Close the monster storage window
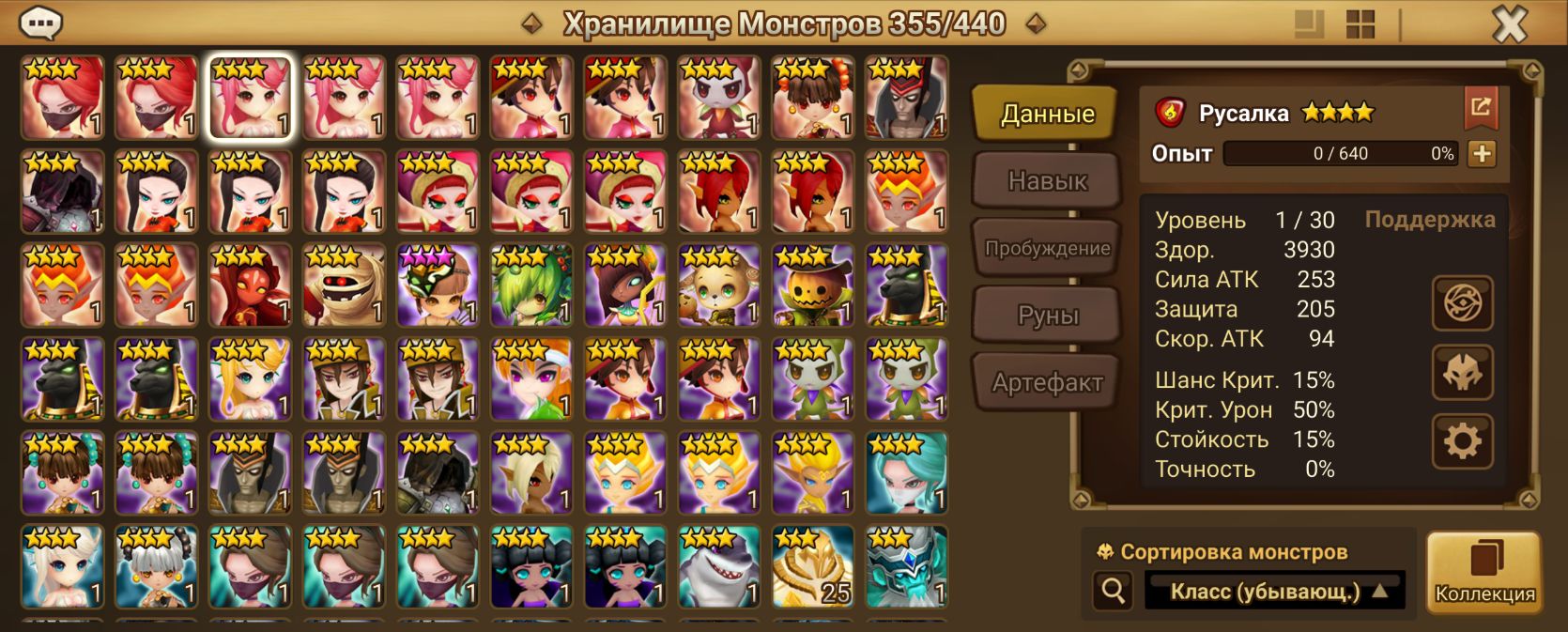 pyautogui.click(x=1509, y=24)
